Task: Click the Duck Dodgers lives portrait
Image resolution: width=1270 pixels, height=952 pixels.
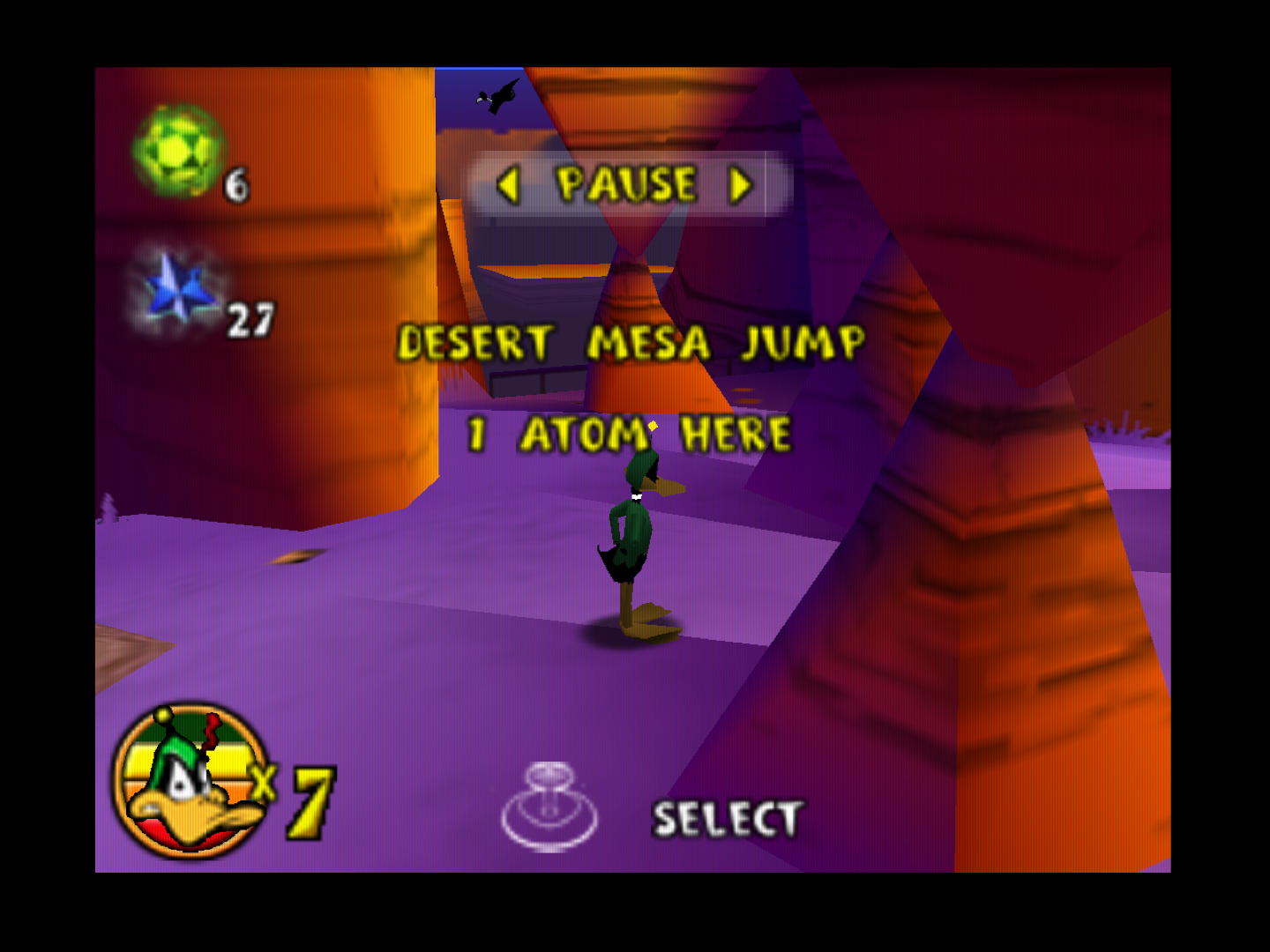Action: tap(190, 781)
